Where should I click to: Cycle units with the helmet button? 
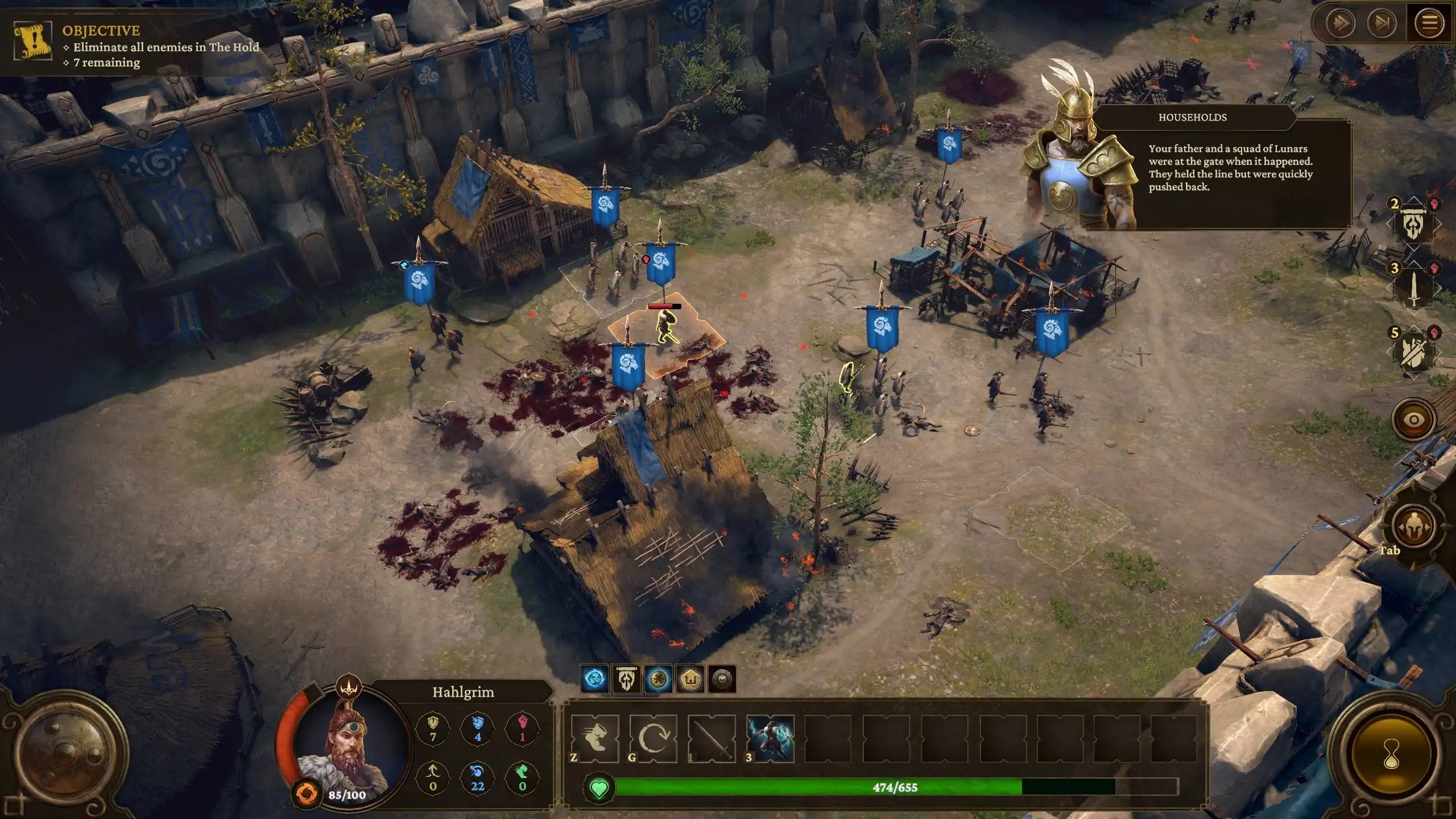point(1413,527)
